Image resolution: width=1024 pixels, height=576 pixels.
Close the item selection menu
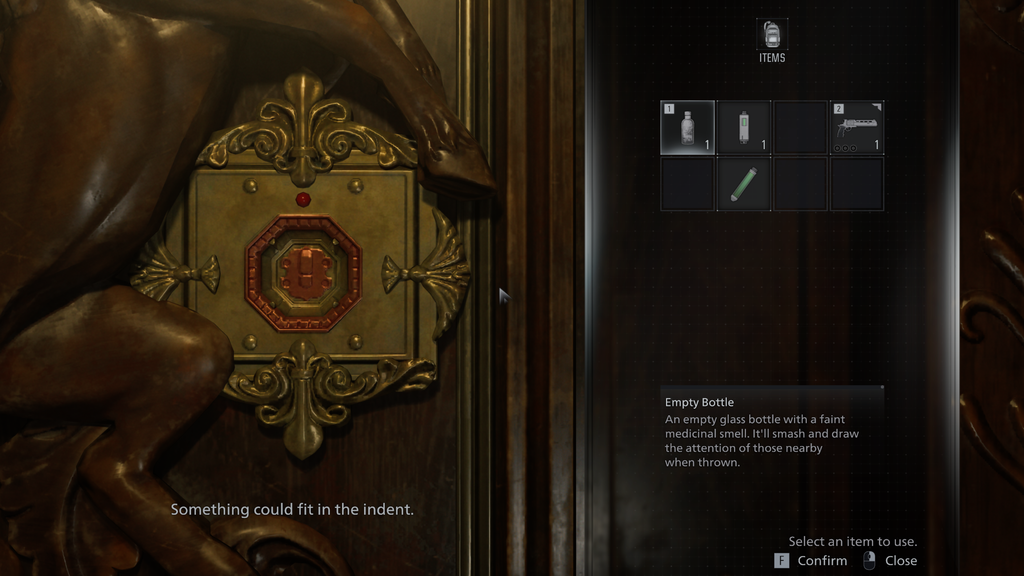[890, 561]
